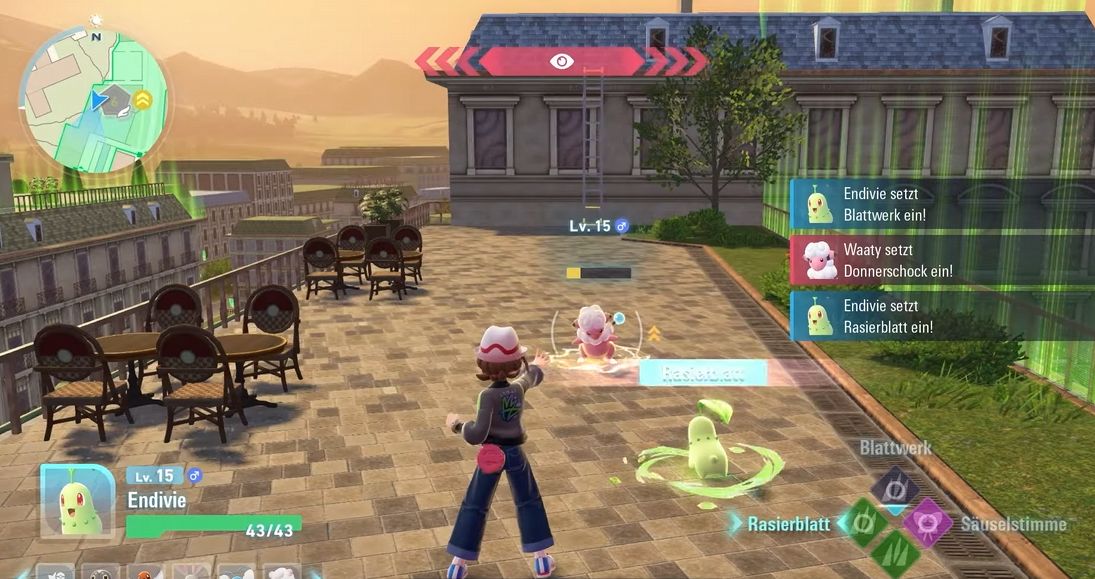Click the yellow chevron marker on the minimap
This screenshot has width=1095, height=579.
point(143,98)
